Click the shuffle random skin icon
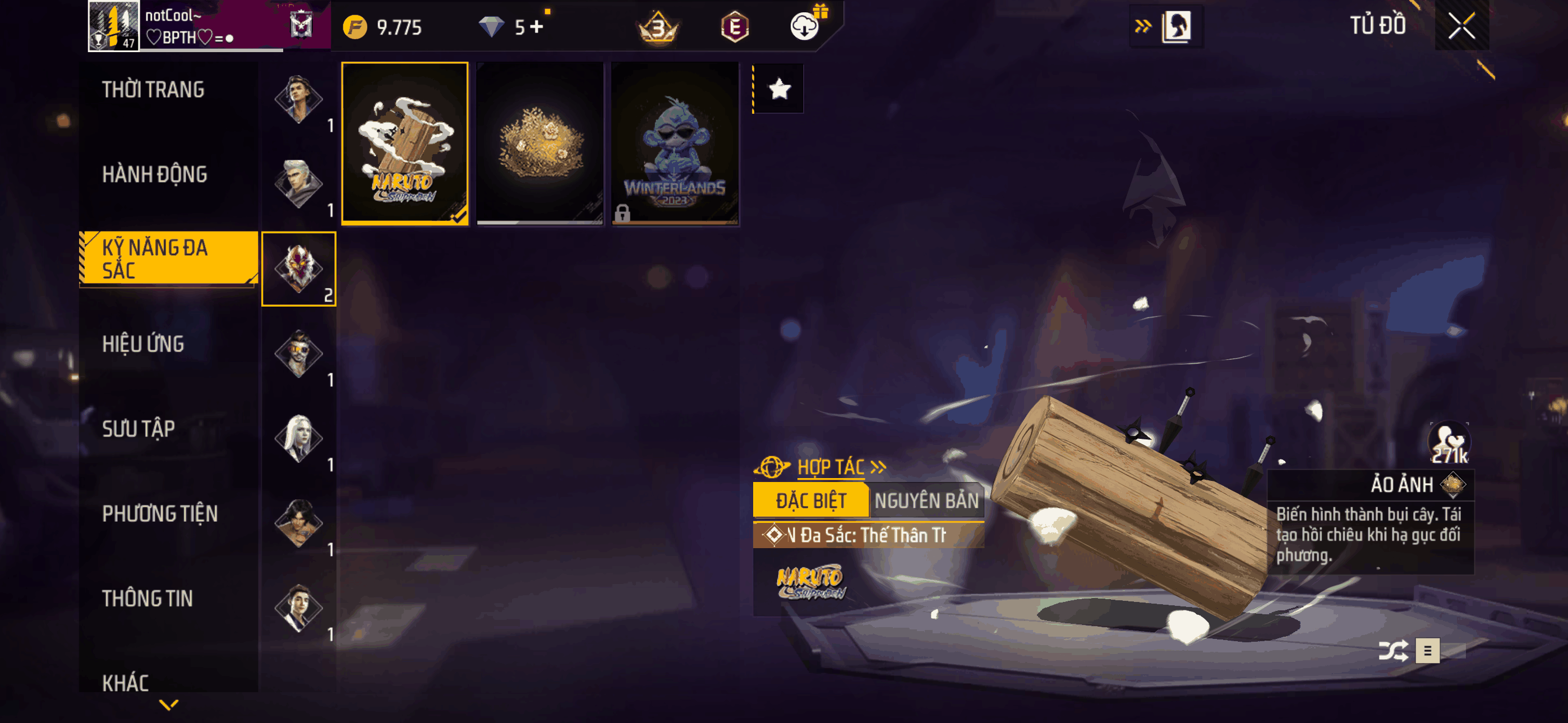Image resolution: width=1568 pixels, height=723 pixels. click(1392, 651)
